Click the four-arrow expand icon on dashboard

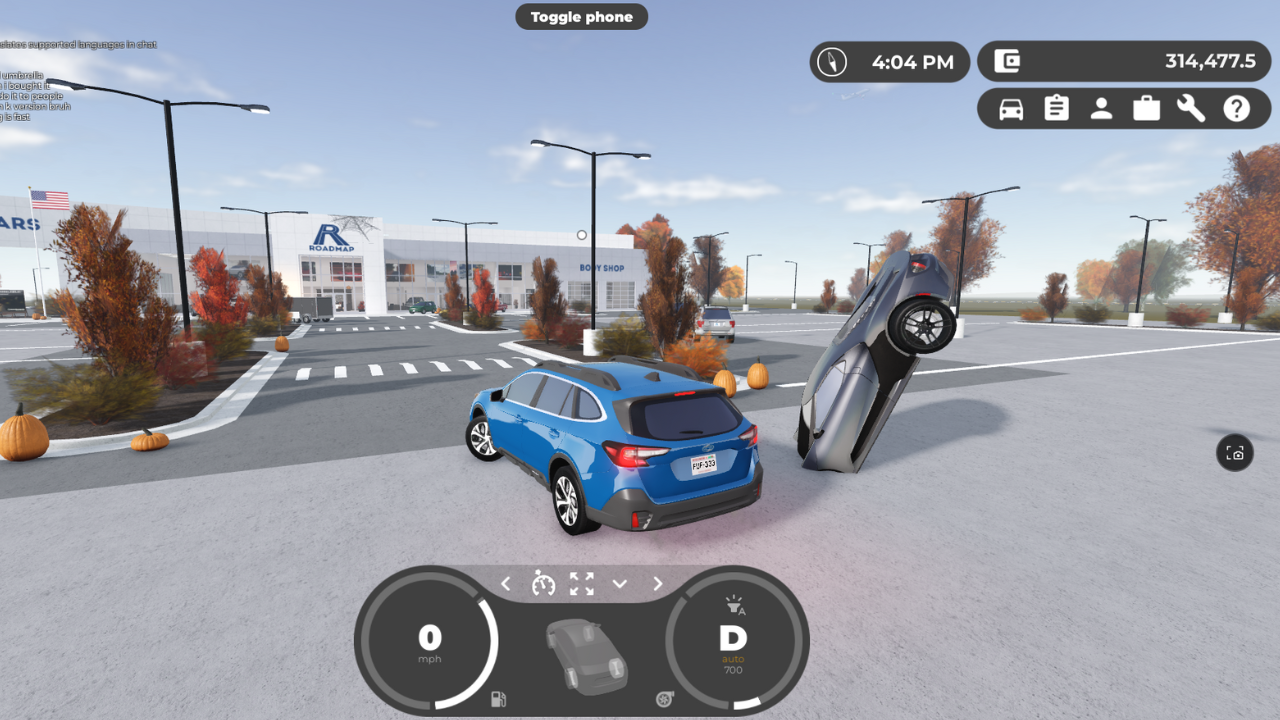coord(581,584)
